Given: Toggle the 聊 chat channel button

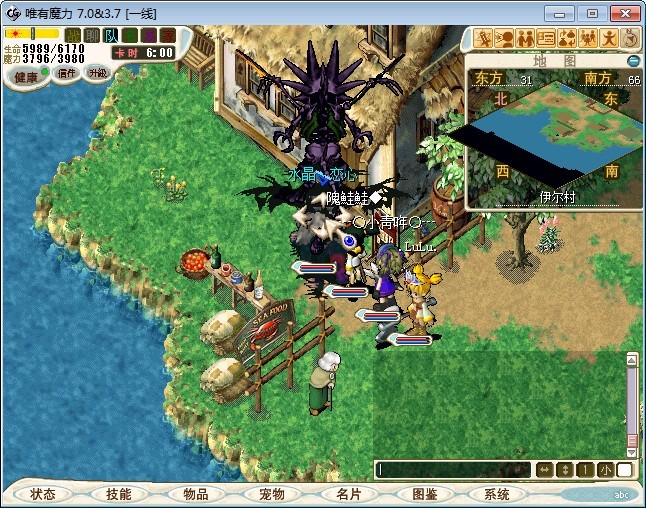Looking at the screenshot, I should [x=92, y=36].
